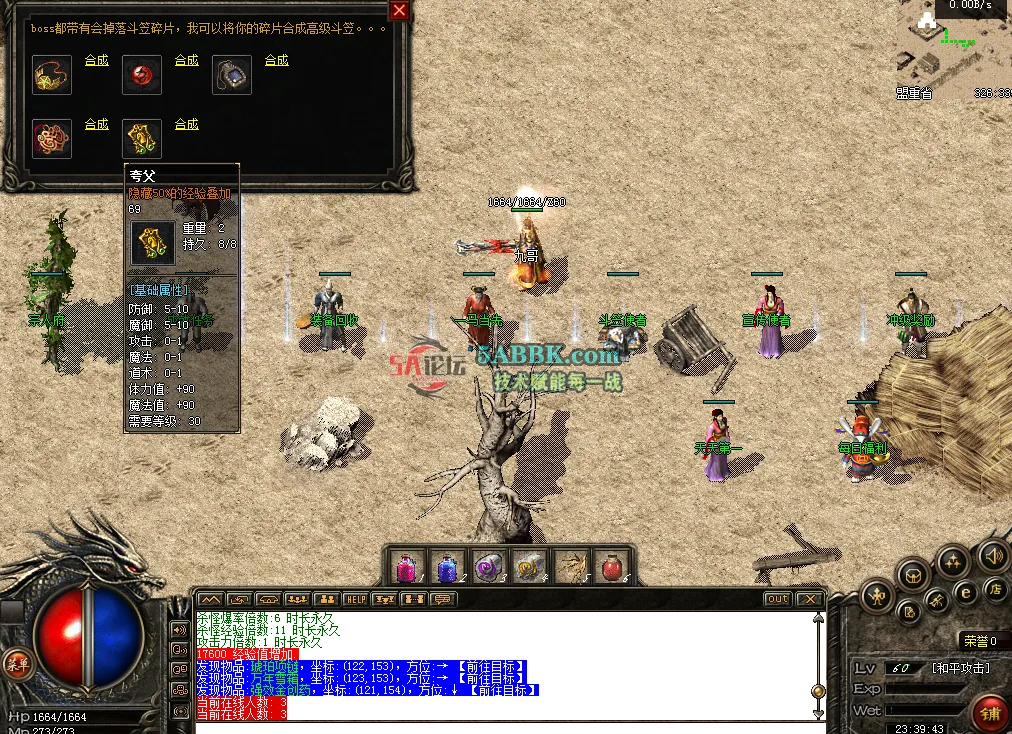Viewport: 1012px width, 734px height.
Task: Open the 店 shop round button
Action: coord(994,590)
